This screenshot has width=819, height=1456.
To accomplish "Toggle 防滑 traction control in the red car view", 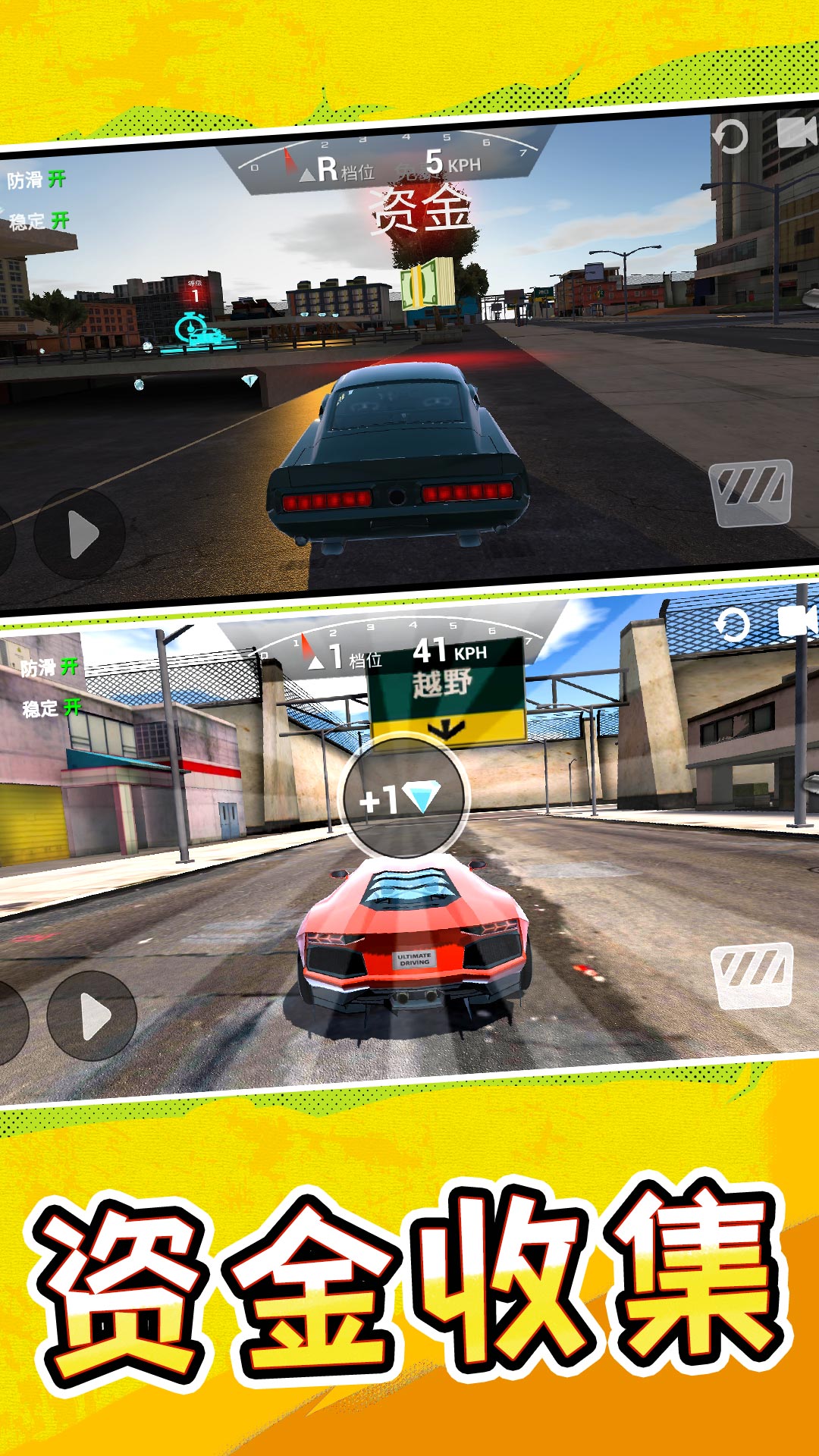I will click(49, 667).
